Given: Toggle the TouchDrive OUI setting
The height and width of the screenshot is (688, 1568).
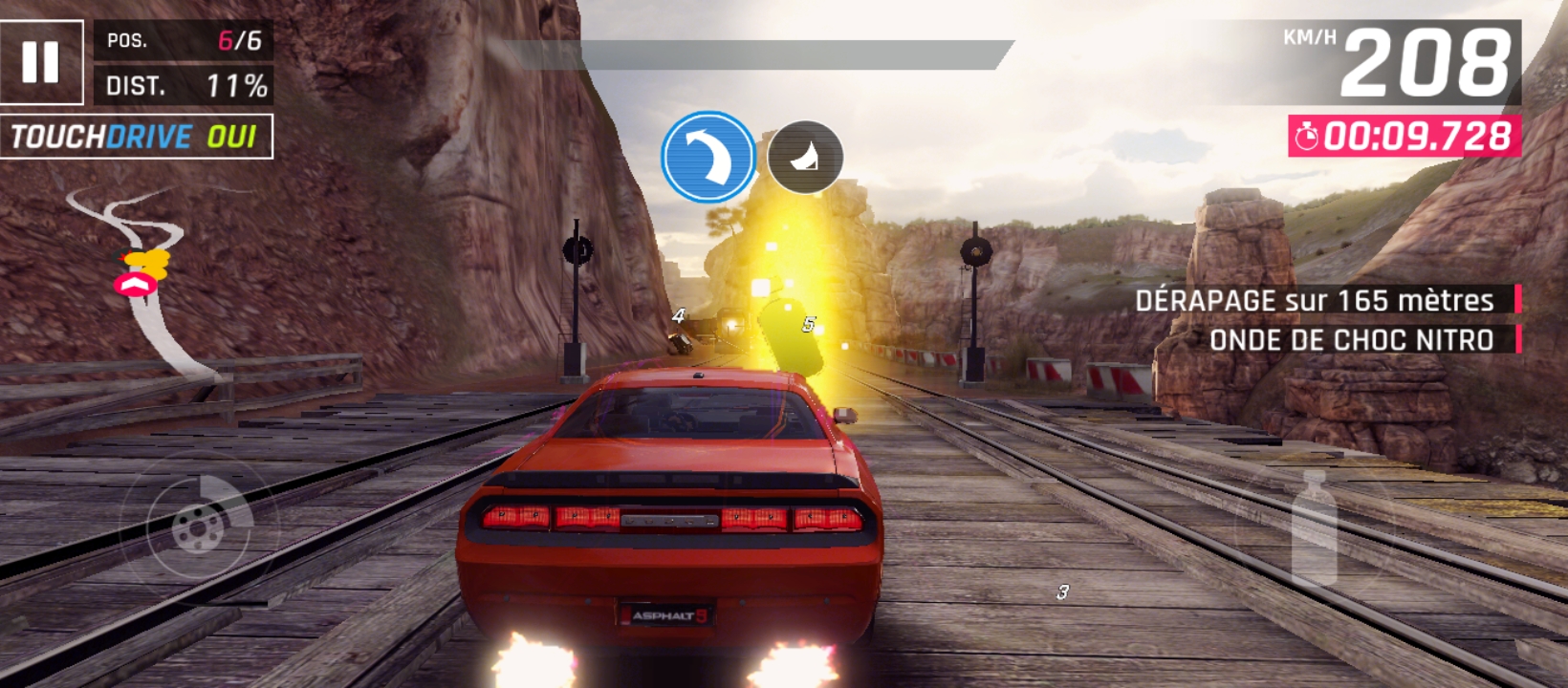Looking at the screenshot, I should (136, 137).
